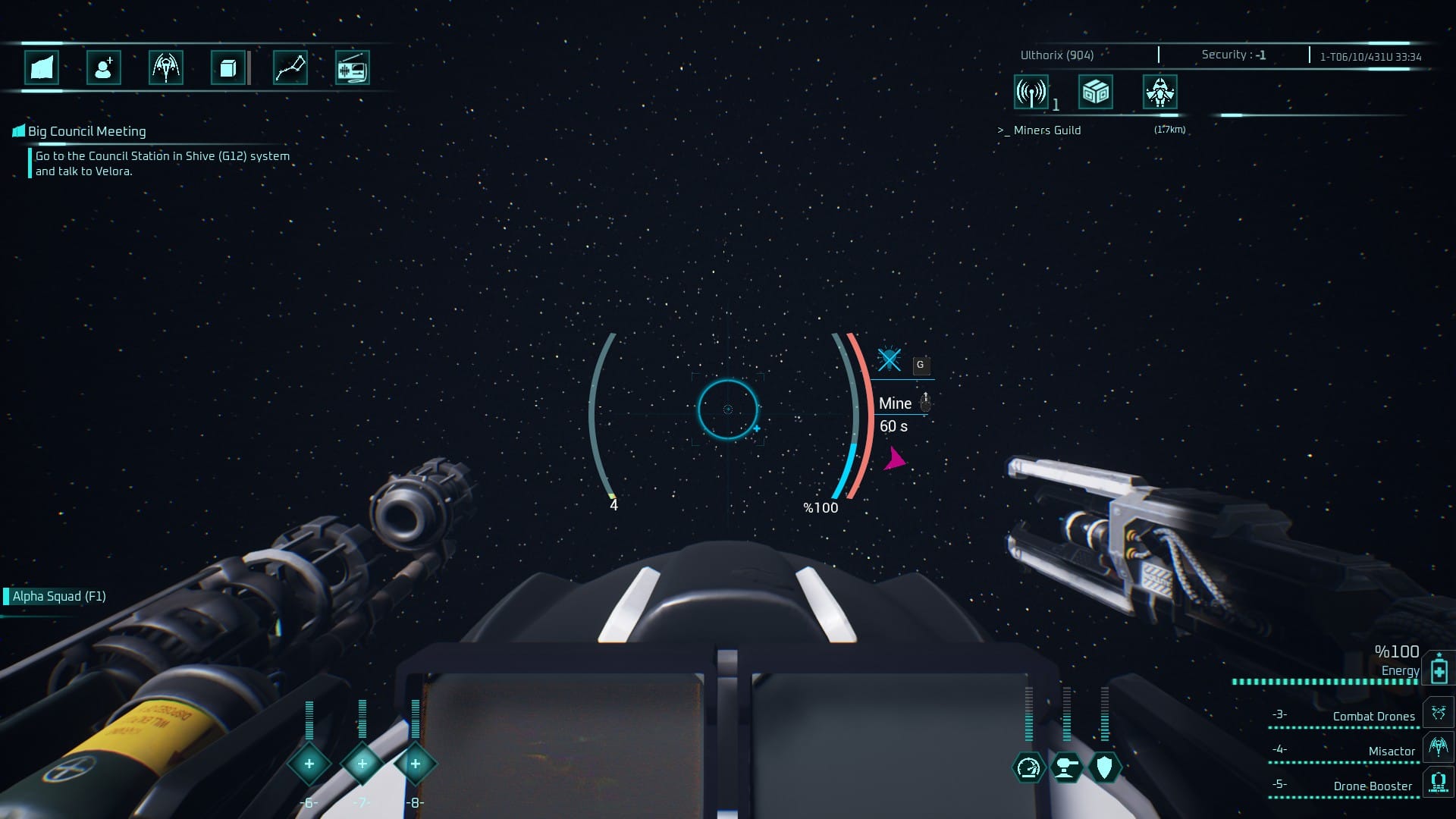Click the turret weapons power icon

(1066, 767)
